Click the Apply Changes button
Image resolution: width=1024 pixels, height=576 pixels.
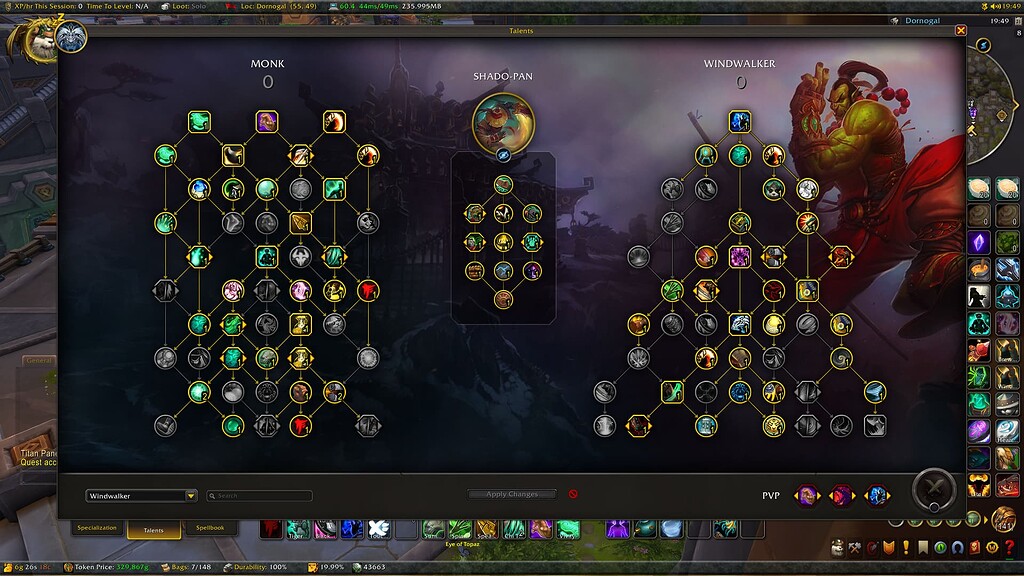click(x=511, y=494)
